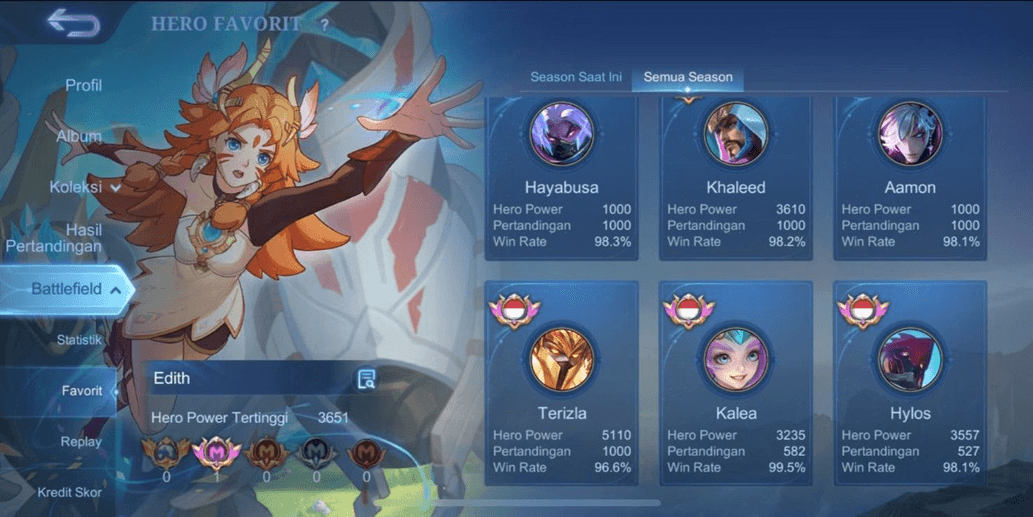Open the Profil menu entry
The height and width of the screenshot is (517, 1033).
click(84, 86)
